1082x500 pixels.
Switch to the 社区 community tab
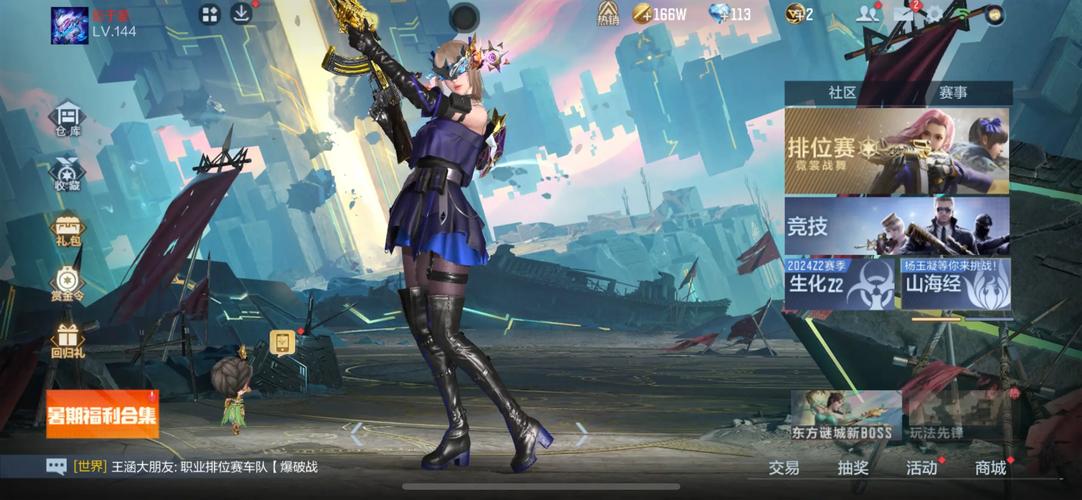842,93
